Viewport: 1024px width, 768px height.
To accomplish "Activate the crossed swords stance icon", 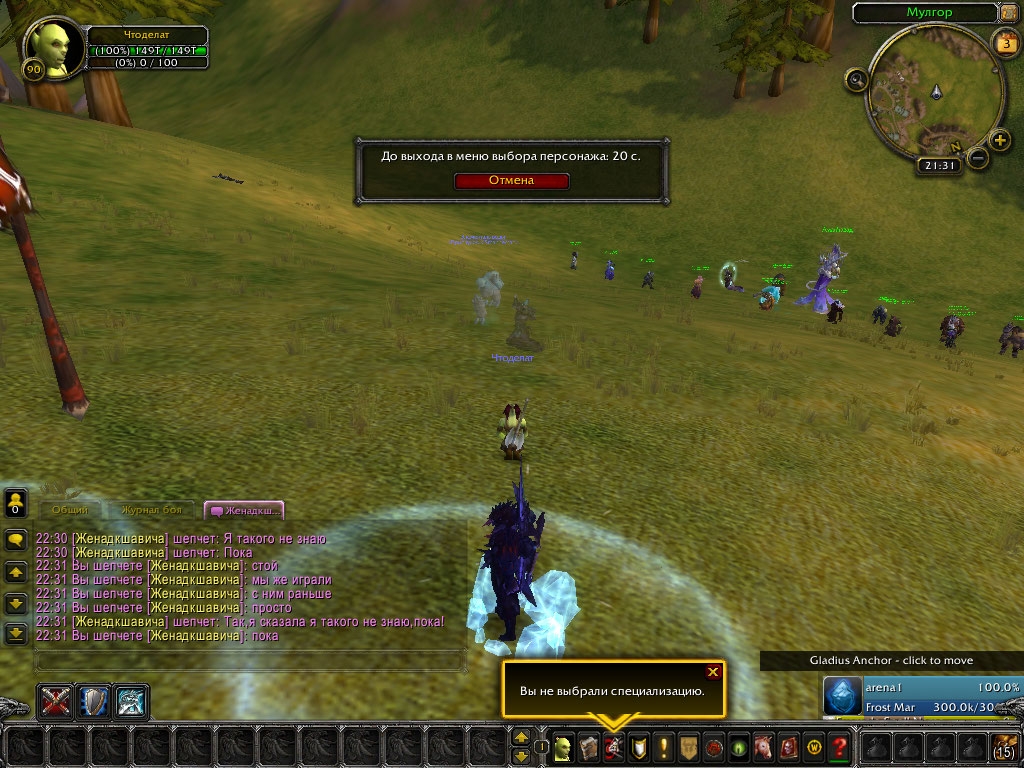I will tap(56, 701).
